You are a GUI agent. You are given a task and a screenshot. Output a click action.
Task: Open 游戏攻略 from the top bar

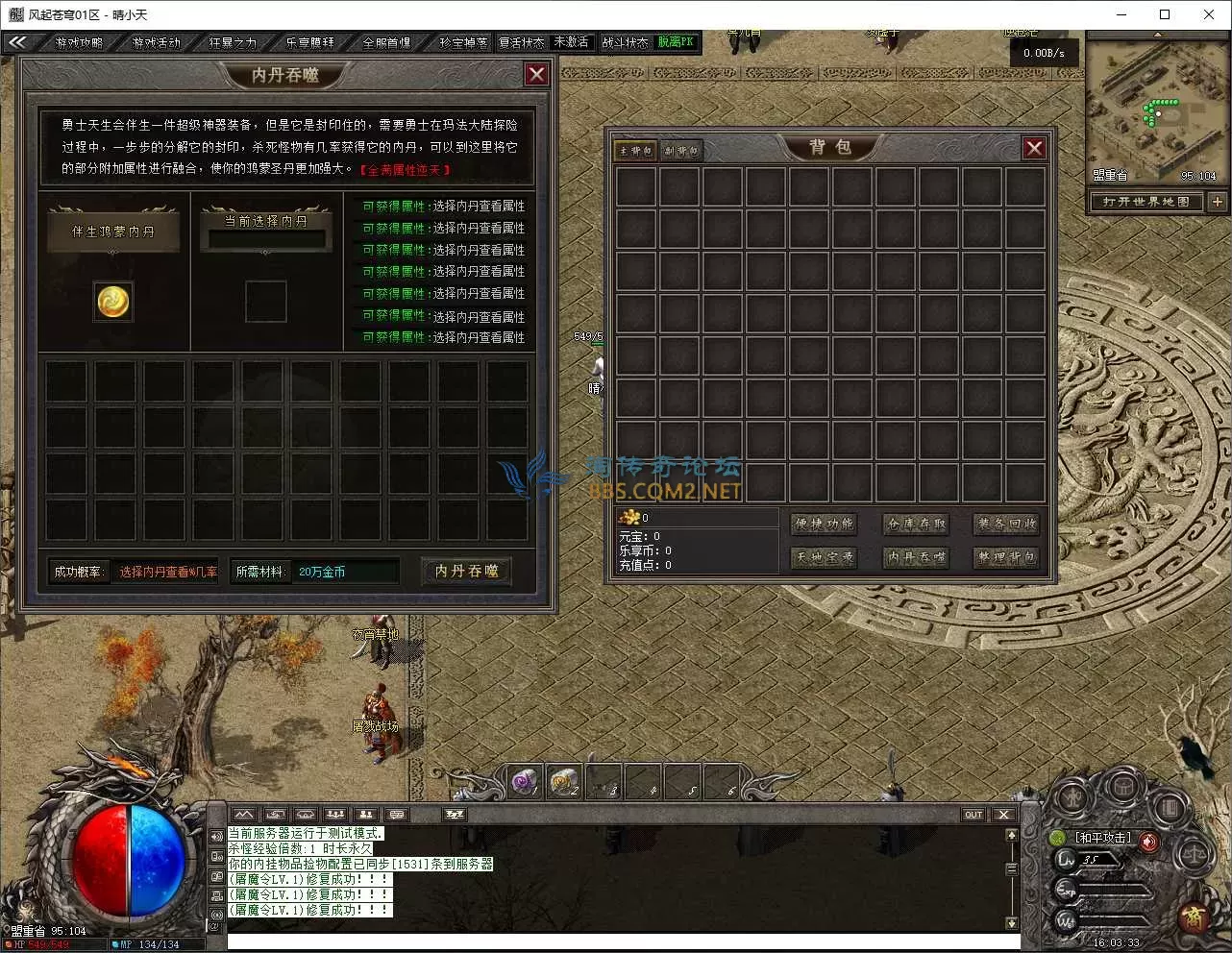coord(79,42)
